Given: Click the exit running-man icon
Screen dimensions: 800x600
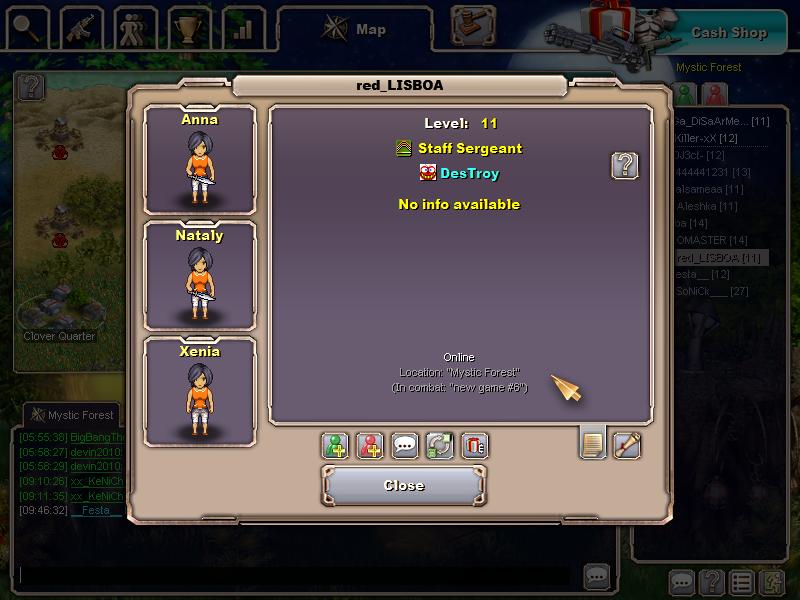Looking at the screenshot, I should (773, 581).
